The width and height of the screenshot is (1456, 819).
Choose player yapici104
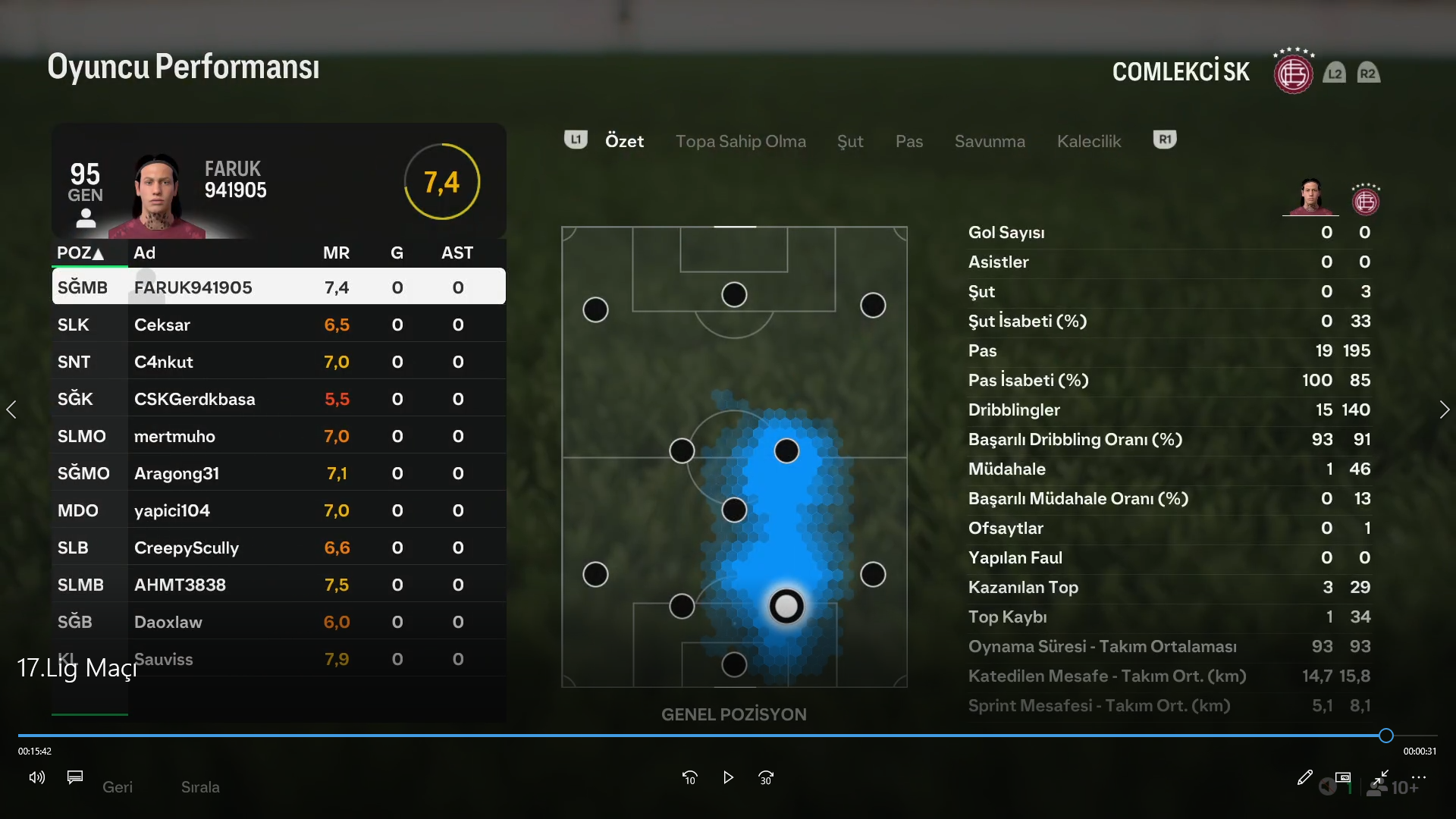click(278, 510)
